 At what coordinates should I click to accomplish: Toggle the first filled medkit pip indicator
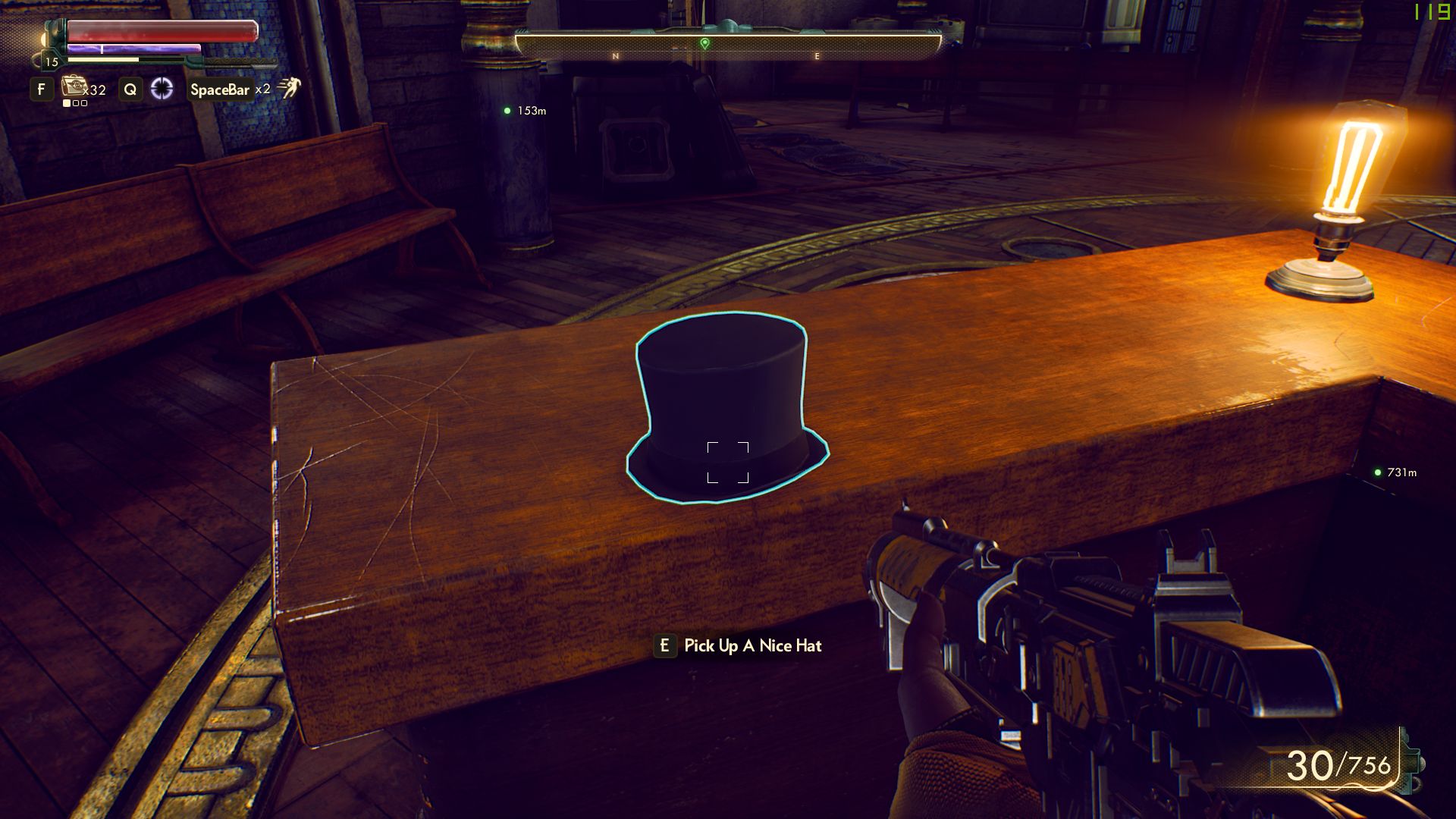pyautogui.click(x=67, y=104)
